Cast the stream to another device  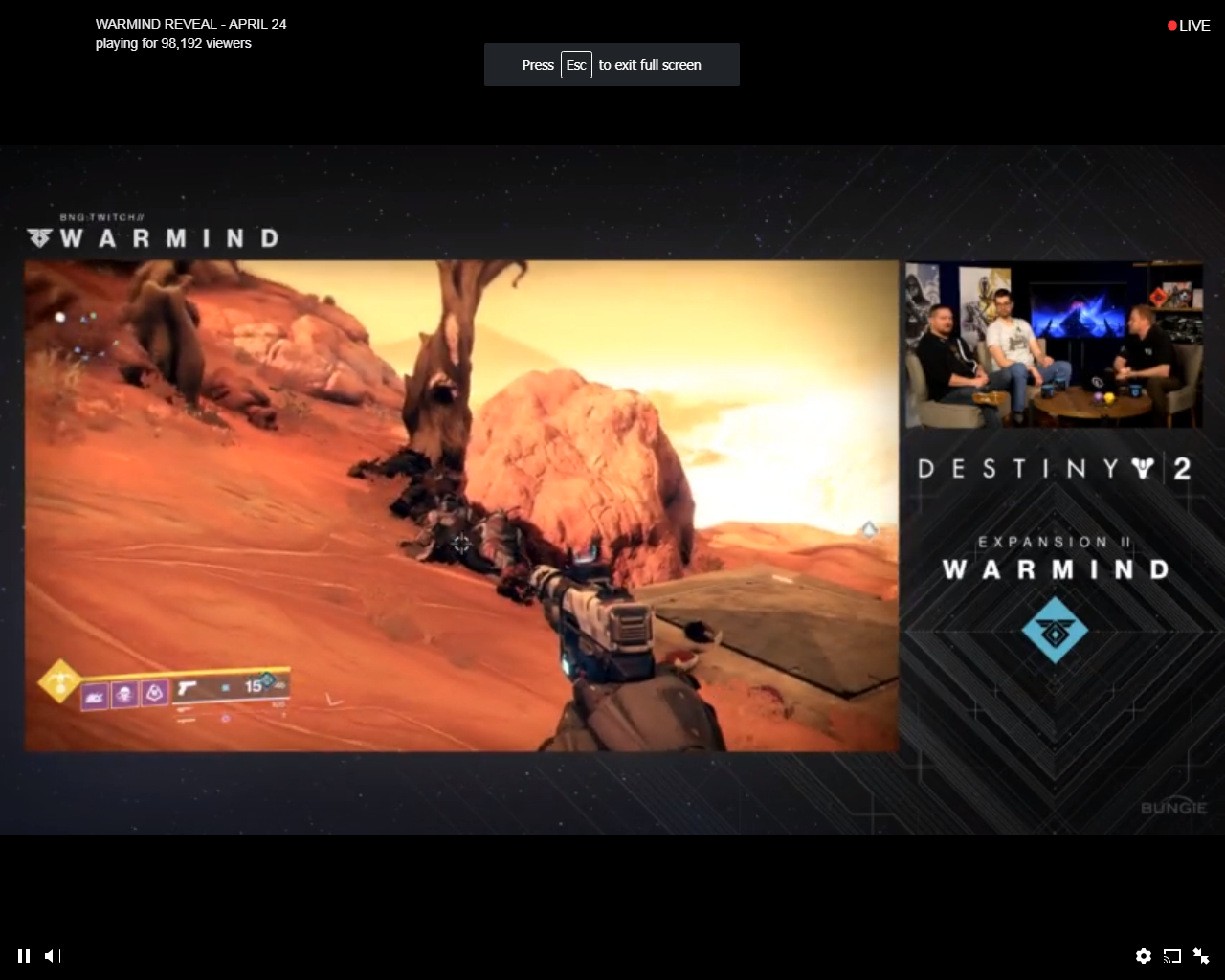1171,955
